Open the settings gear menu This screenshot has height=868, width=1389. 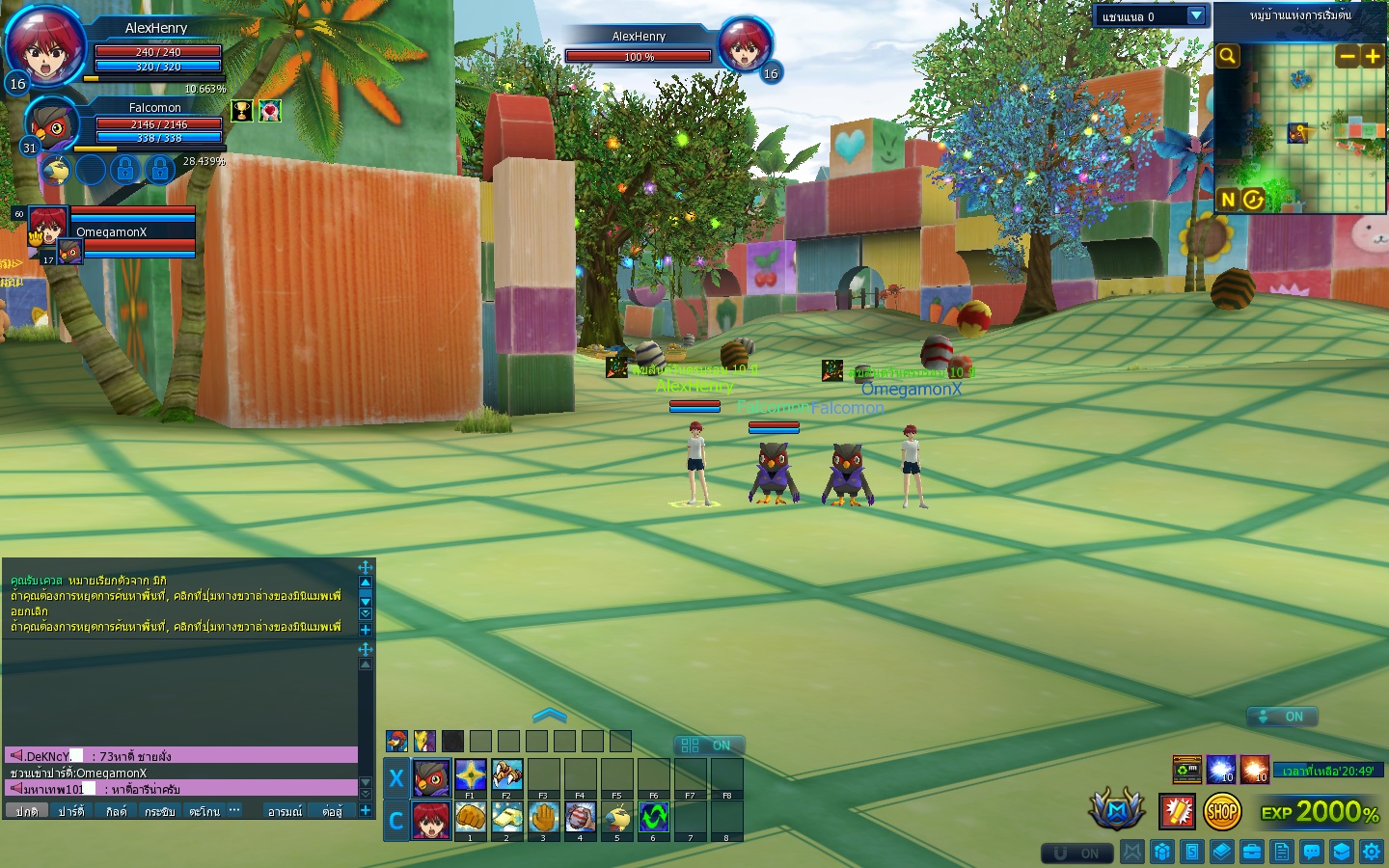tap(1372, 852)
